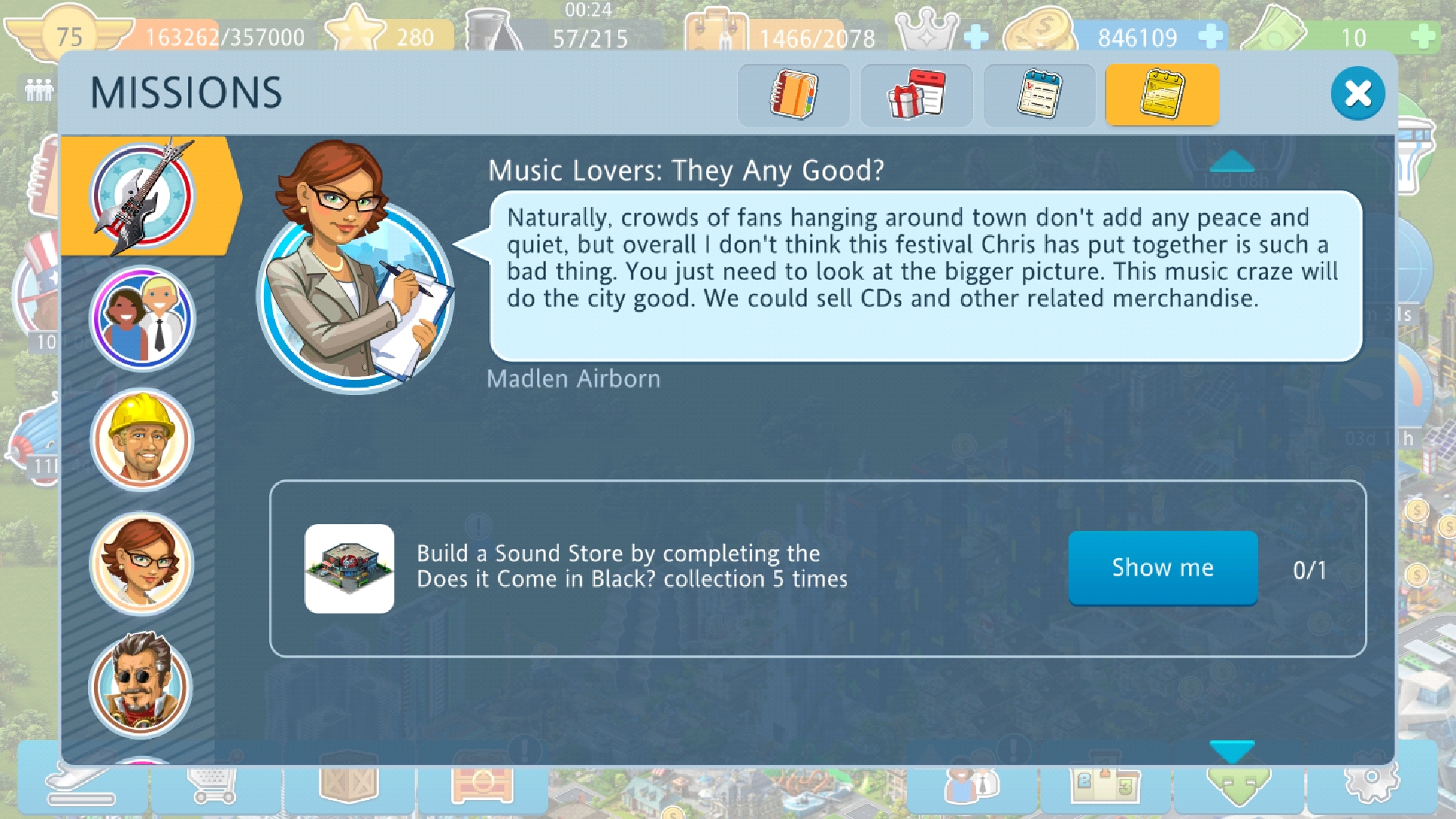Click the down arrow below the task
This screenshot has height=819, width=1456.
[x=1232, y=751]
